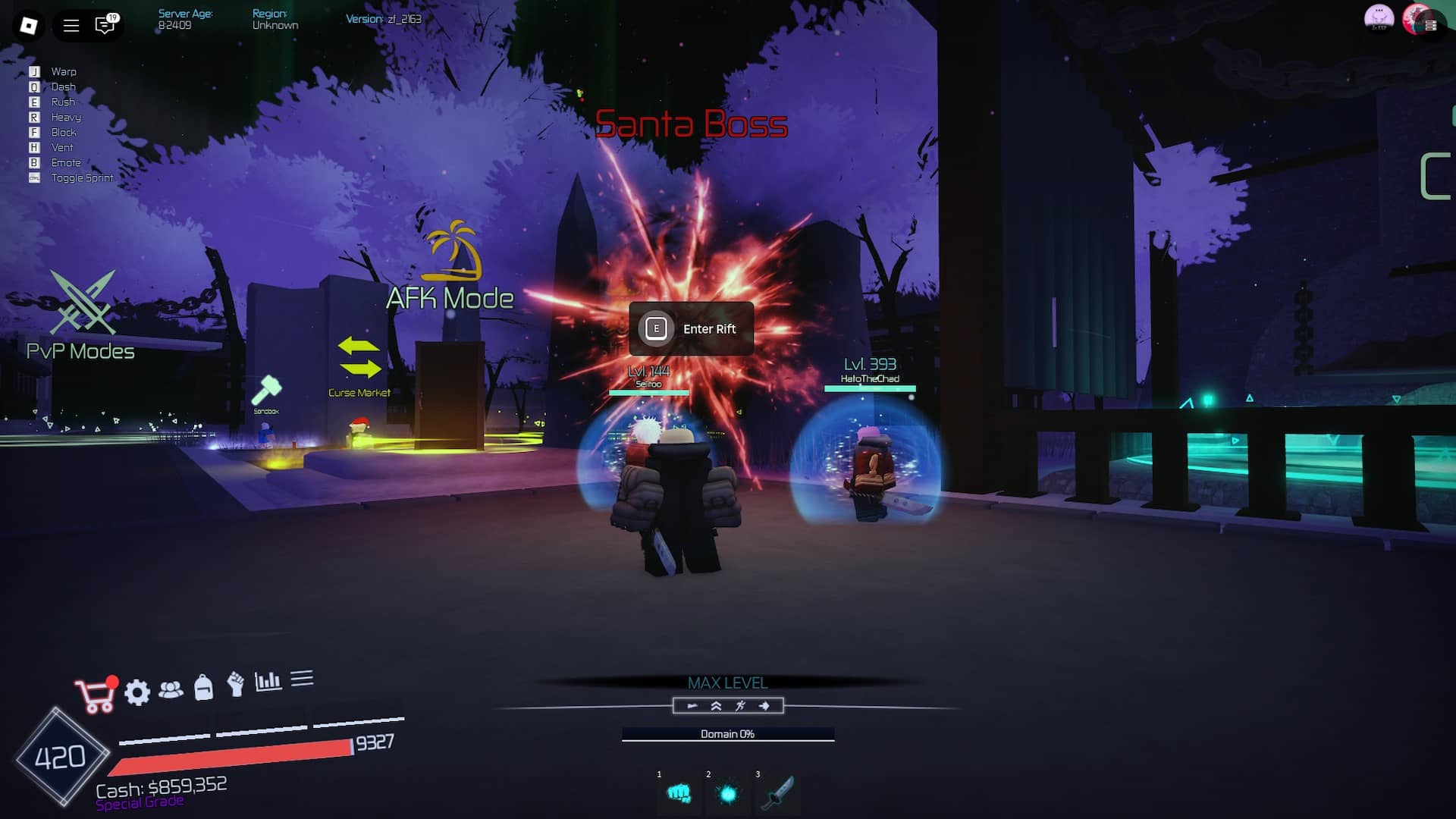This screenshot has width=1456, height=819.
Task: Click the running speed upgrade icon
Action: [739, 706]
